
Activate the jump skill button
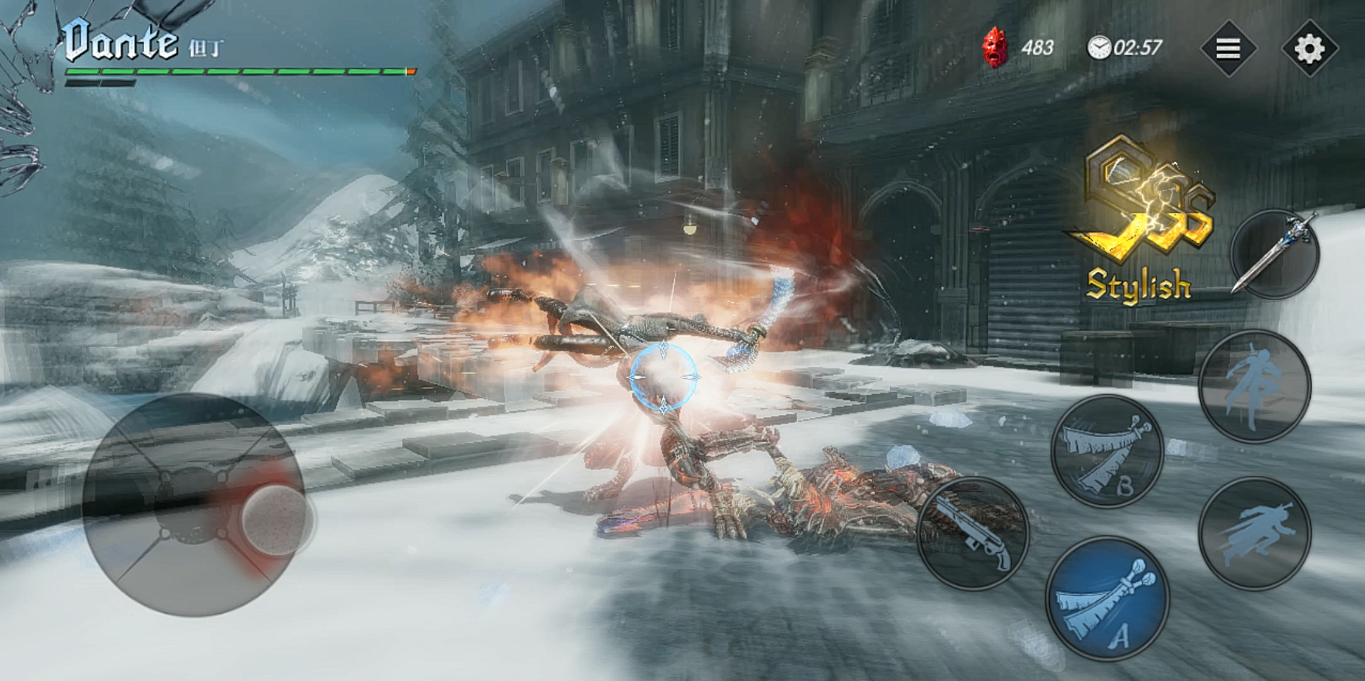1254,385
